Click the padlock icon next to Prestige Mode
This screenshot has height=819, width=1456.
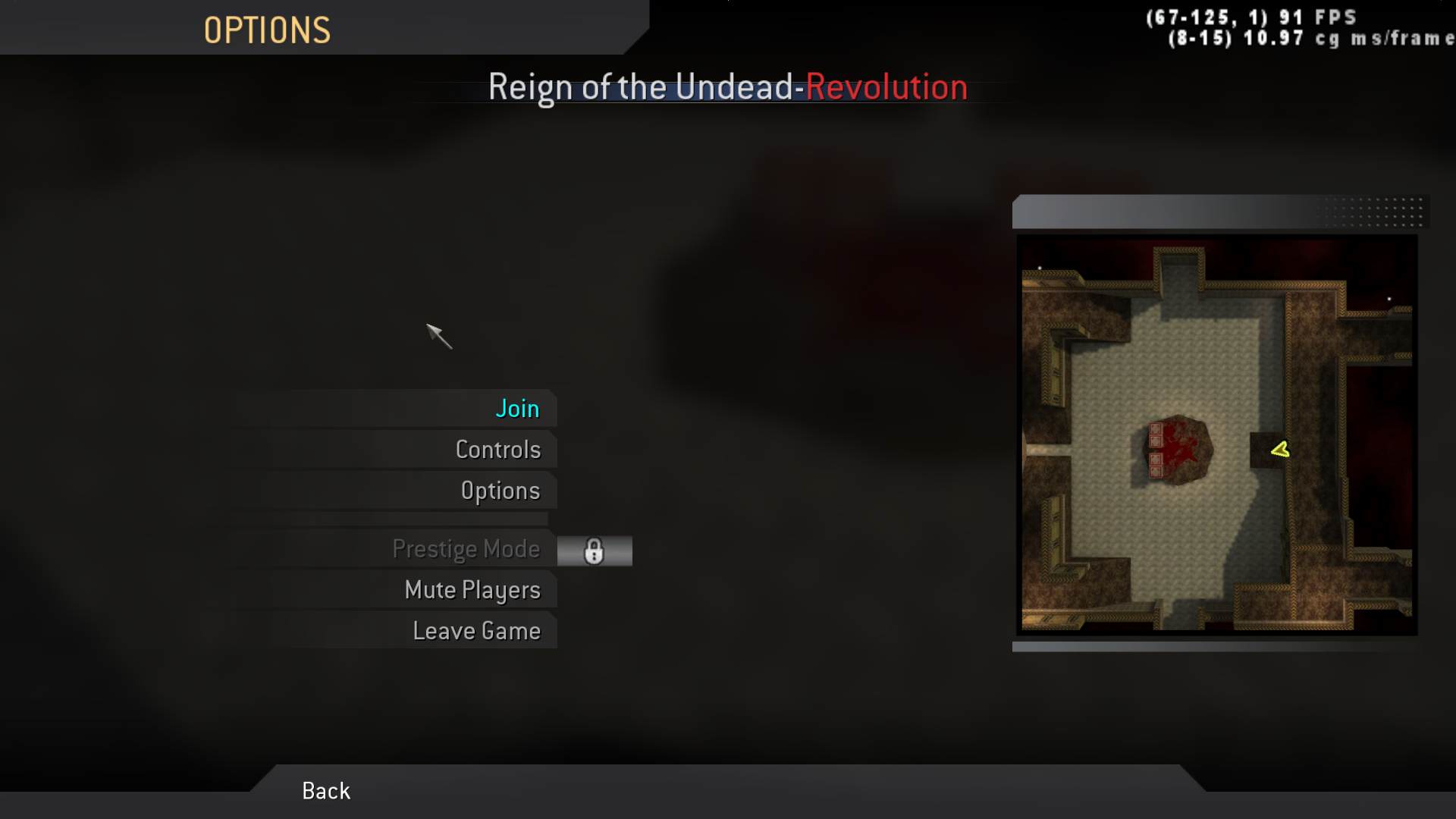click(595, 551)
